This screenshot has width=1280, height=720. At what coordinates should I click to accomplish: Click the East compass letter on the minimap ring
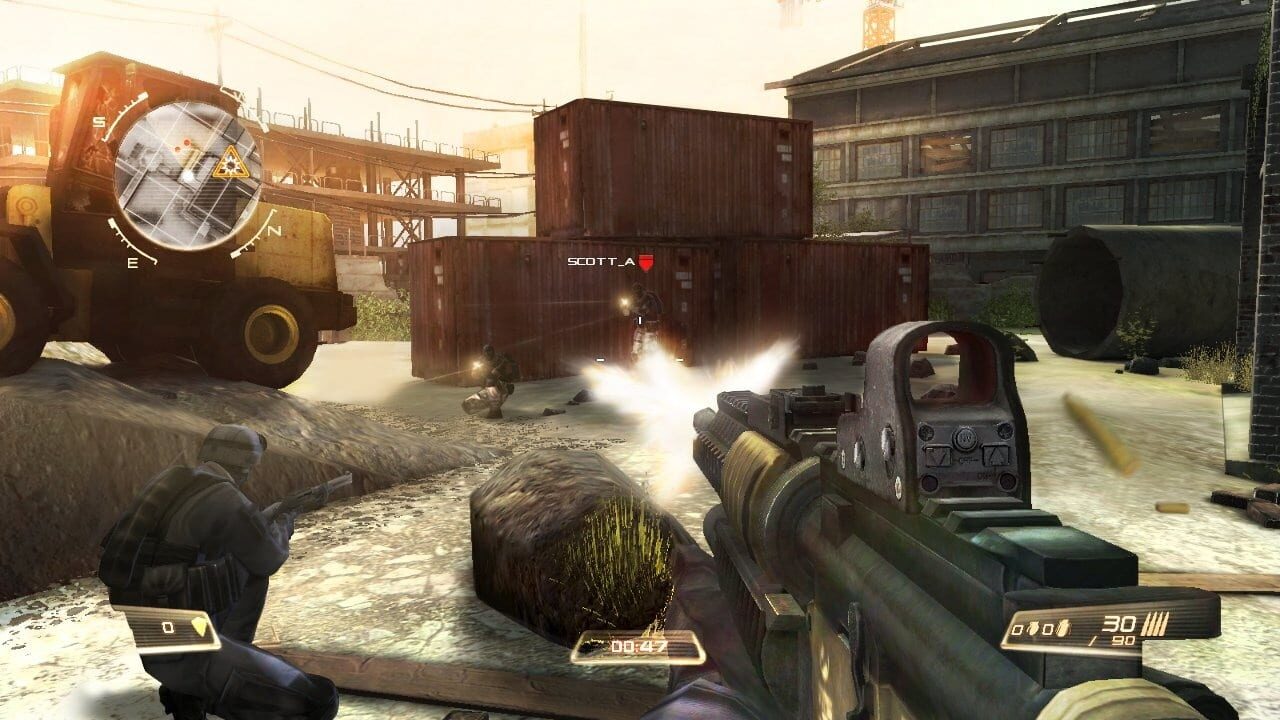[133, 263]
